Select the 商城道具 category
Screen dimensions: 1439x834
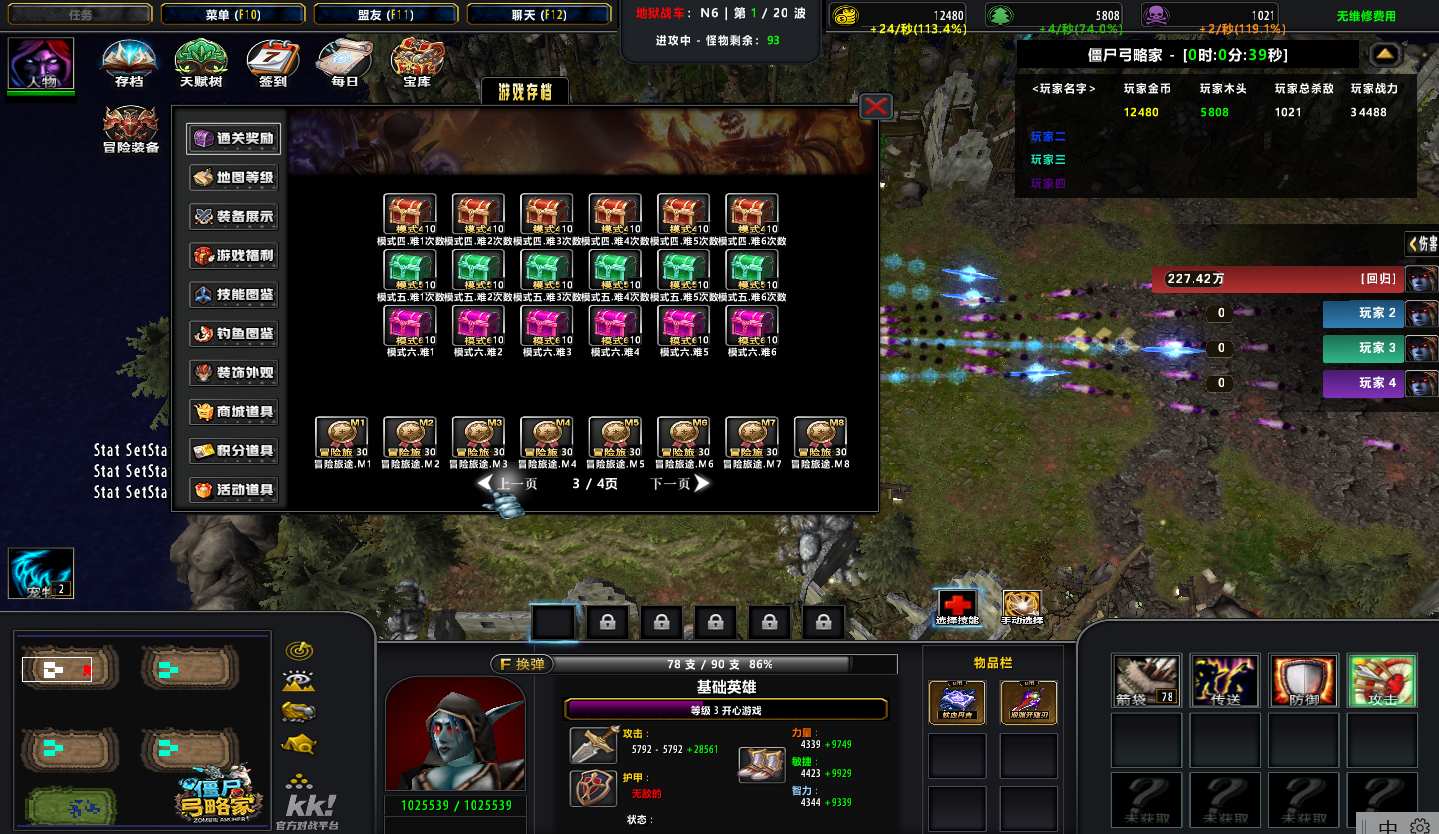[x=233, y=412]
